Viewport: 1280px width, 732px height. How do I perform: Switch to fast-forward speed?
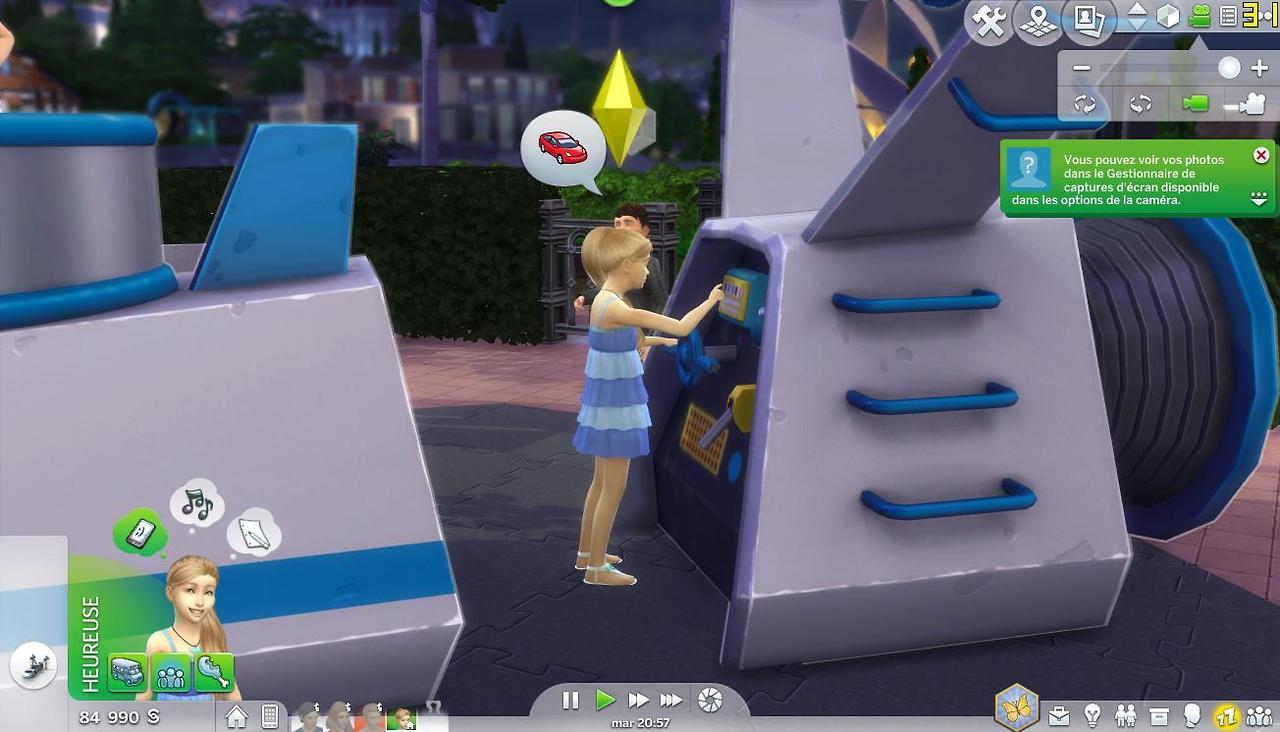click(x=638, y=700)
